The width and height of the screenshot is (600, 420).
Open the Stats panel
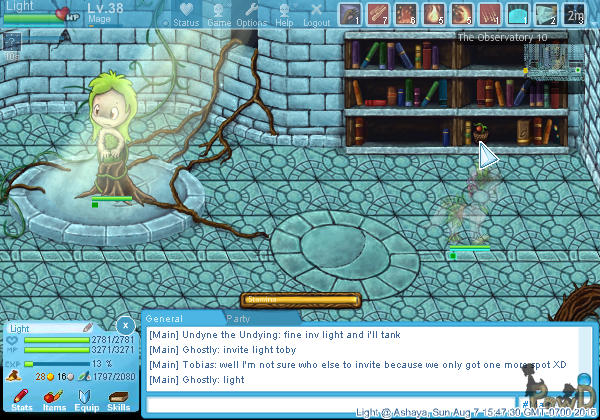coord(22,400)
